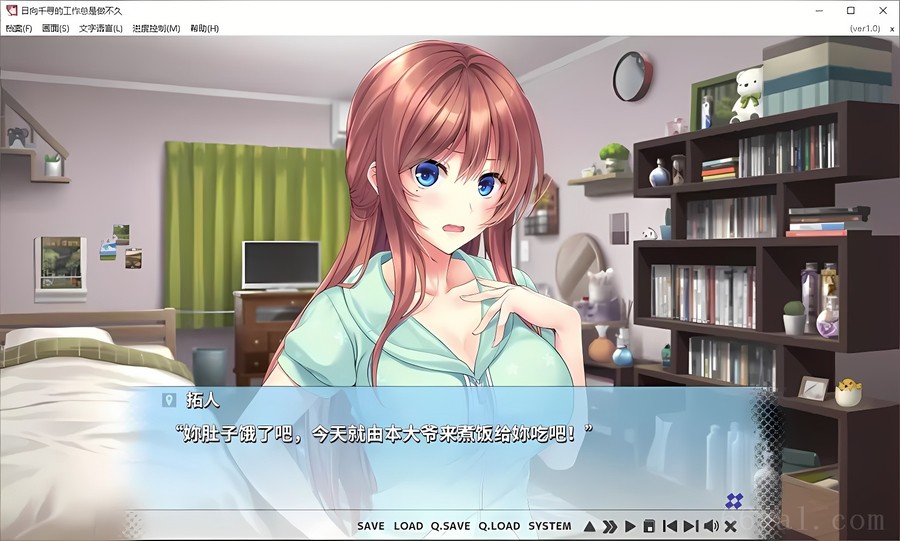The height and width of the screenshot is (541, 900).
Task: Hide the dialogue box with the X icon
Action: pos(731,526)
